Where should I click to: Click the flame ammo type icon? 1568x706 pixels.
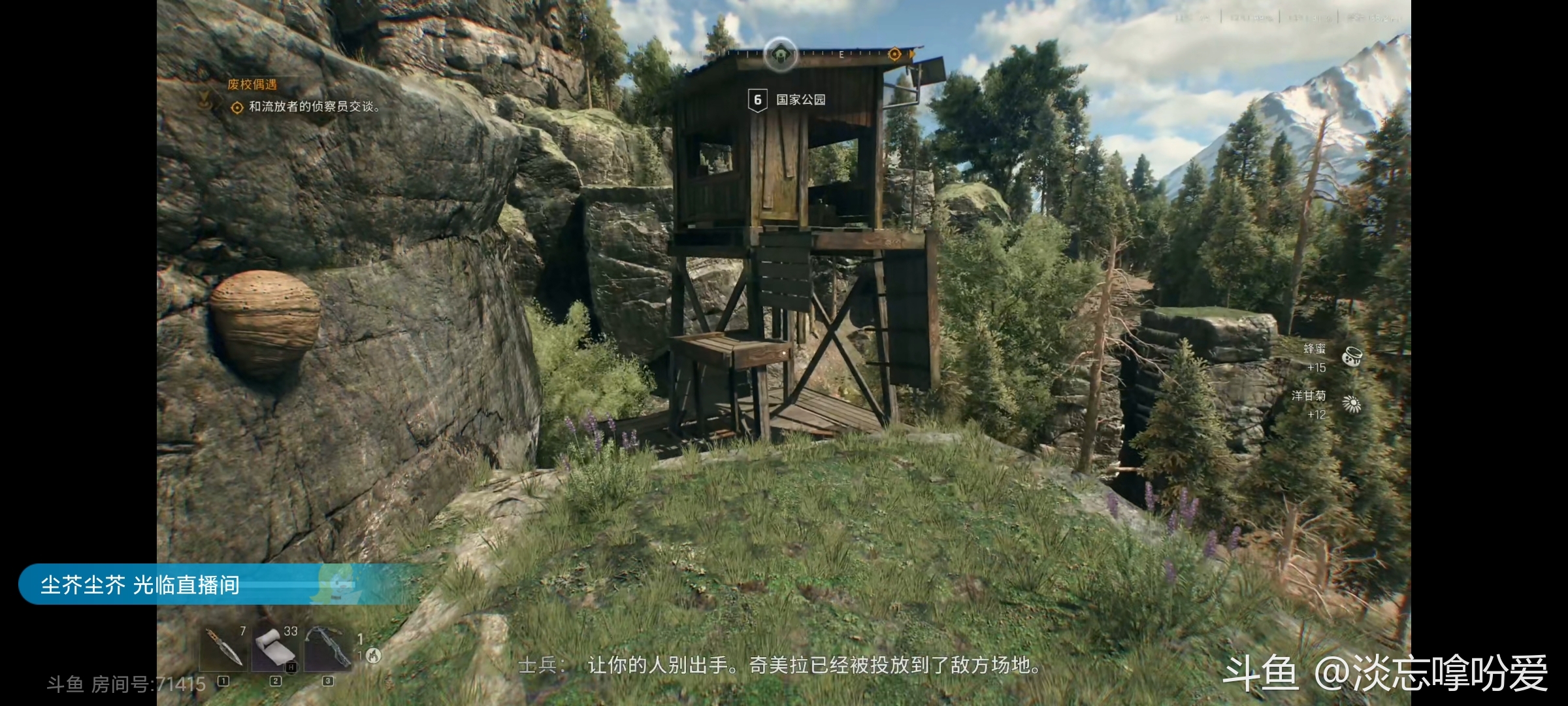pos(373,655)
